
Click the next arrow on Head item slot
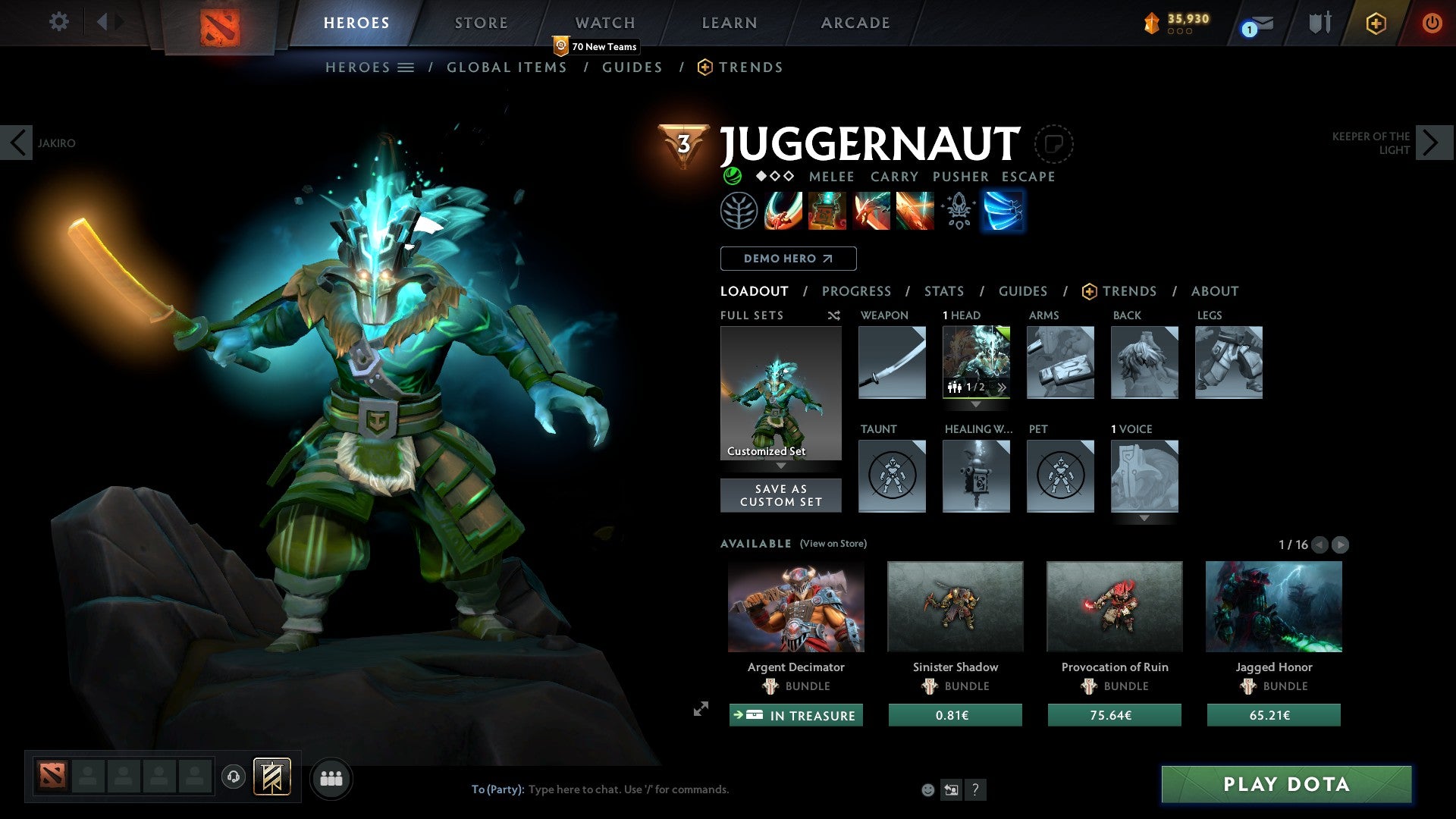tap(1003, 388)
